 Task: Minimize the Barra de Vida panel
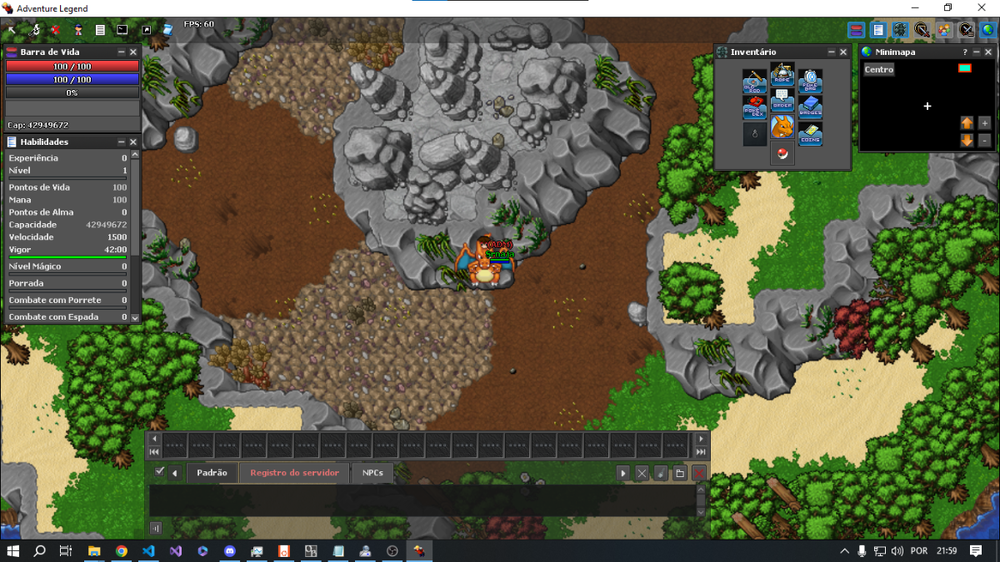pos(121,52)
